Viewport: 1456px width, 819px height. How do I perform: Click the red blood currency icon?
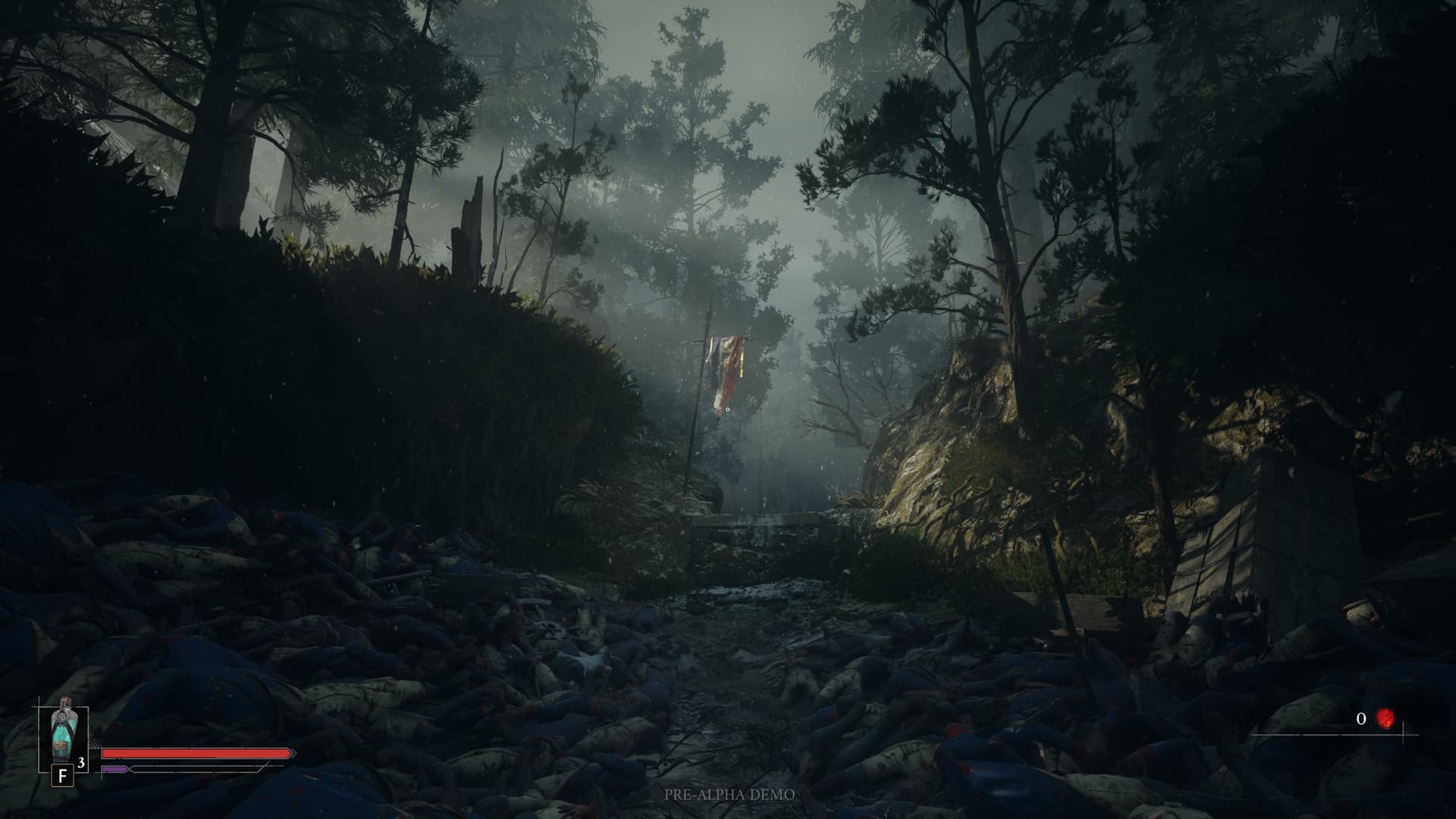click(x=1385, y=718)
